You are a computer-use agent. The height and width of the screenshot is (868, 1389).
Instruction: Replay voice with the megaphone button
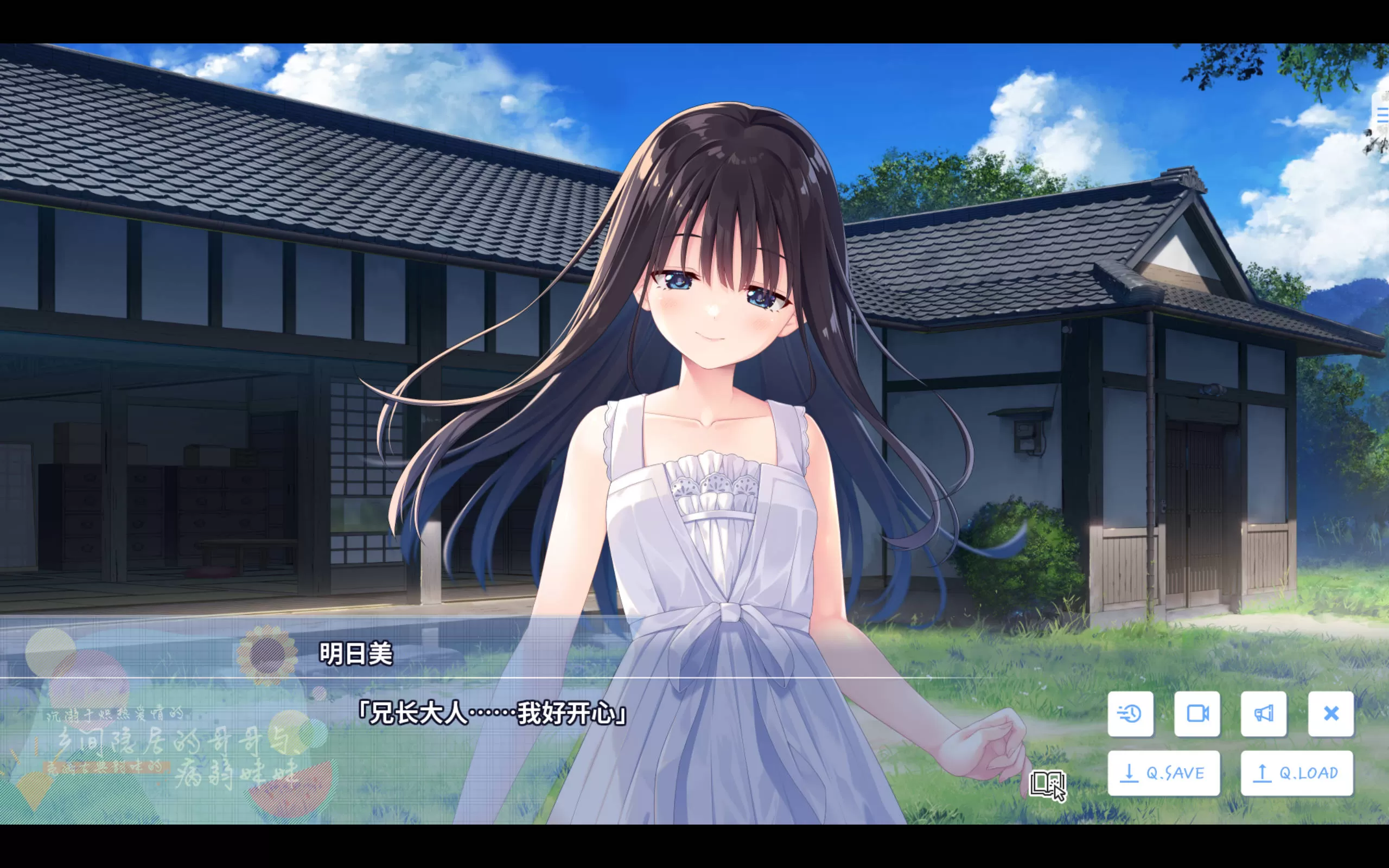pos(1263,713)
